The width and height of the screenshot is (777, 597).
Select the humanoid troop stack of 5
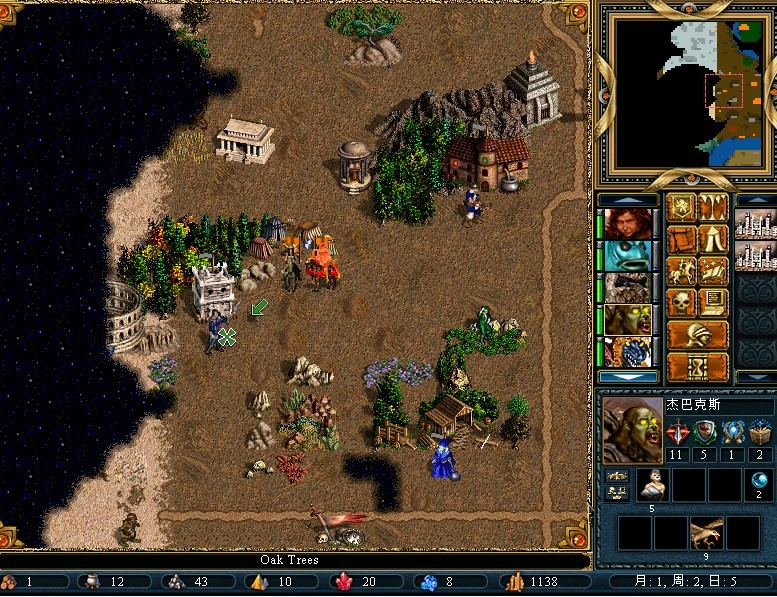pyautogui.click(x=653, y=485)
